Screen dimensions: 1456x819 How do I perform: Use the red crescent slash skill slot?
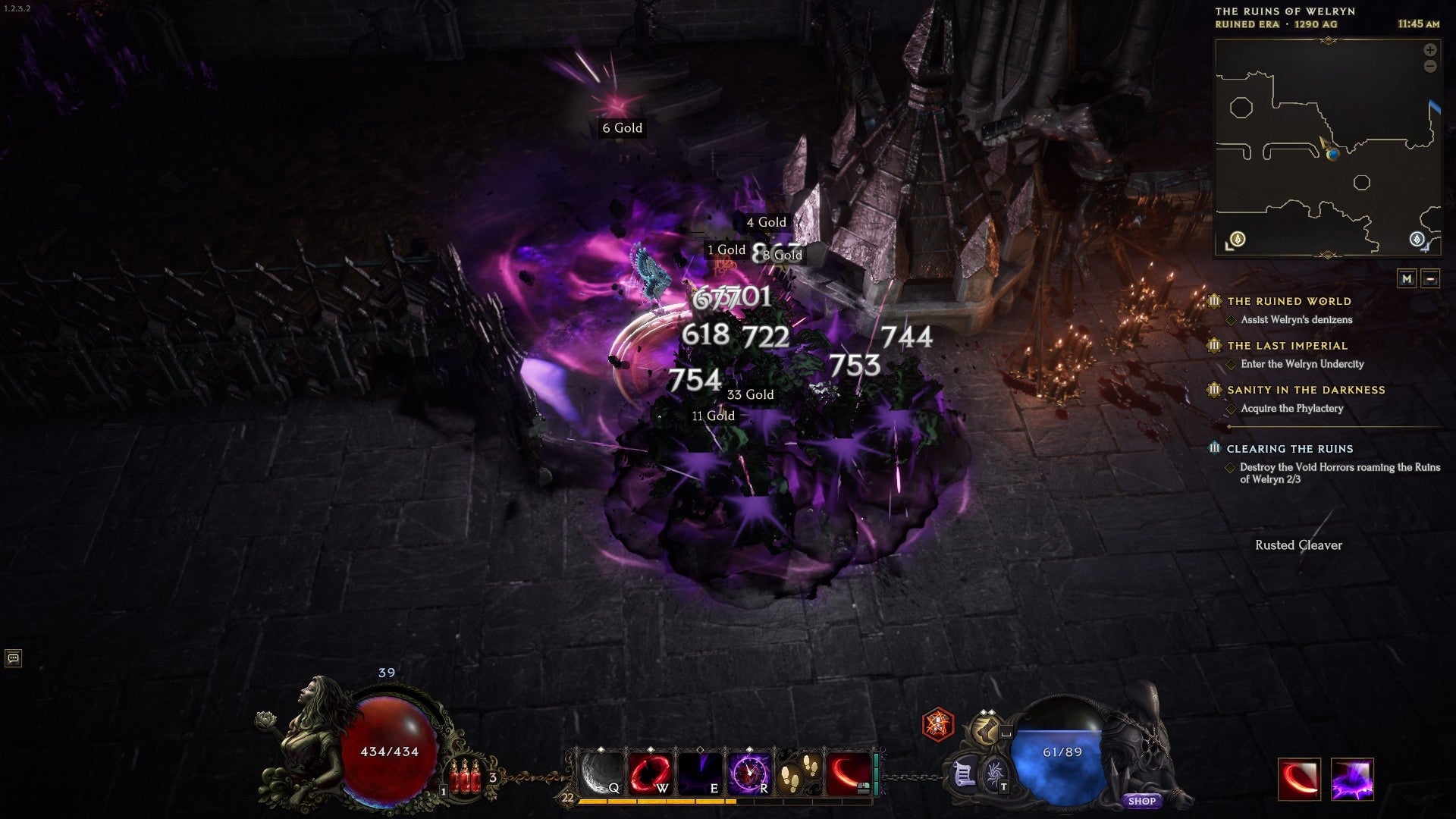[849, 773]
